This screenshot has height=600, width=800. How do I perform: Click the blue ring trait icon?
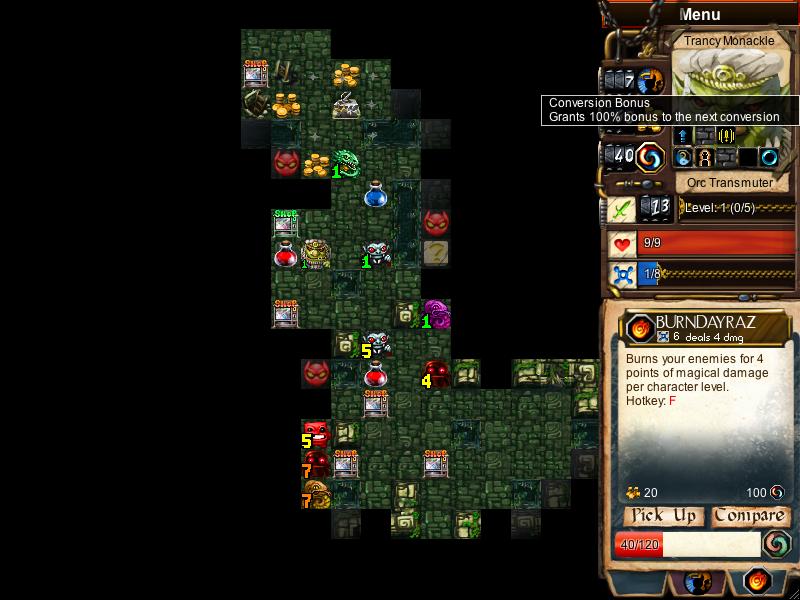[x=769, y=157]
